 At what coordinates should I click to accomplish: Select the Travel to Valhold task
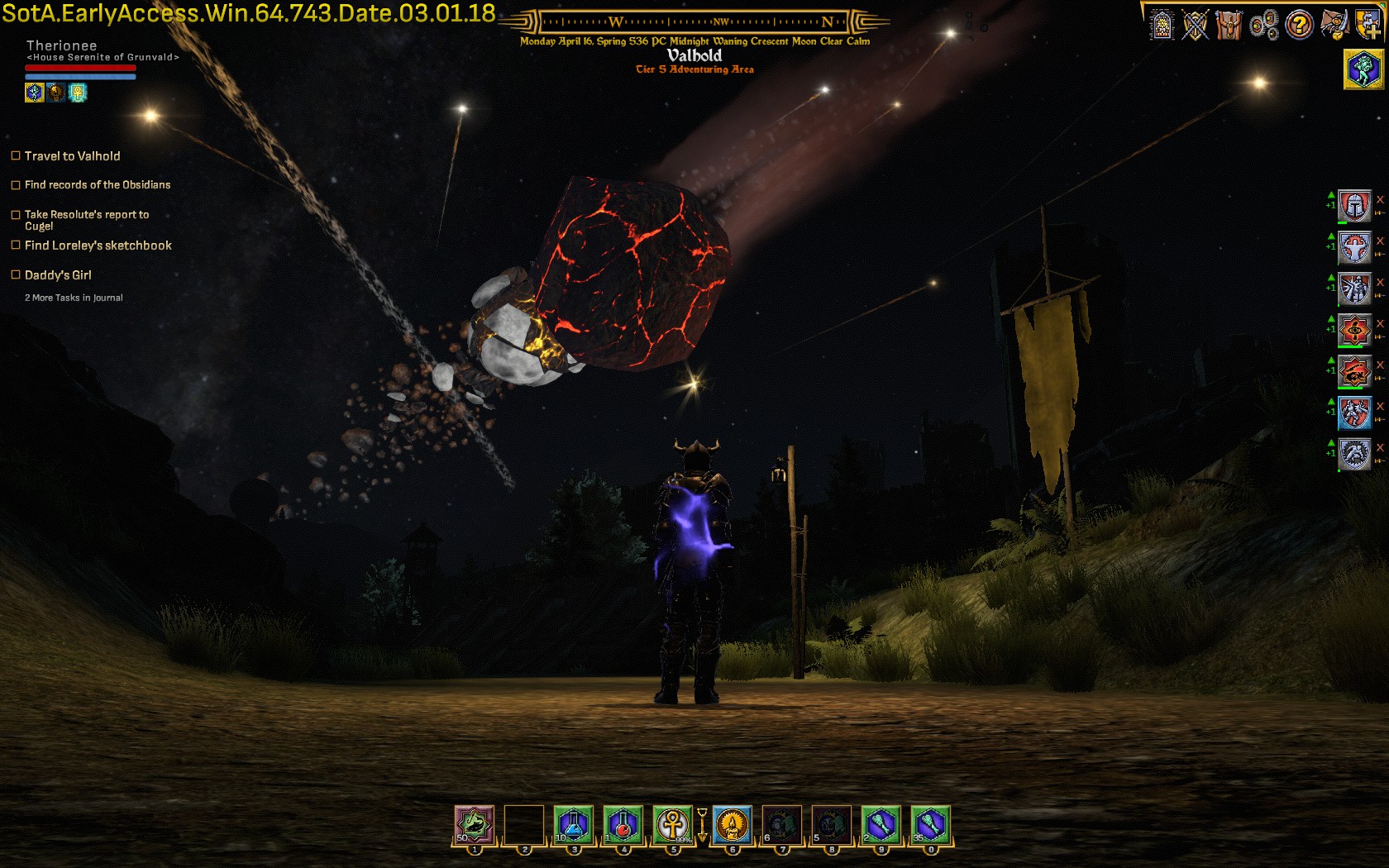(x=72, y=156)
